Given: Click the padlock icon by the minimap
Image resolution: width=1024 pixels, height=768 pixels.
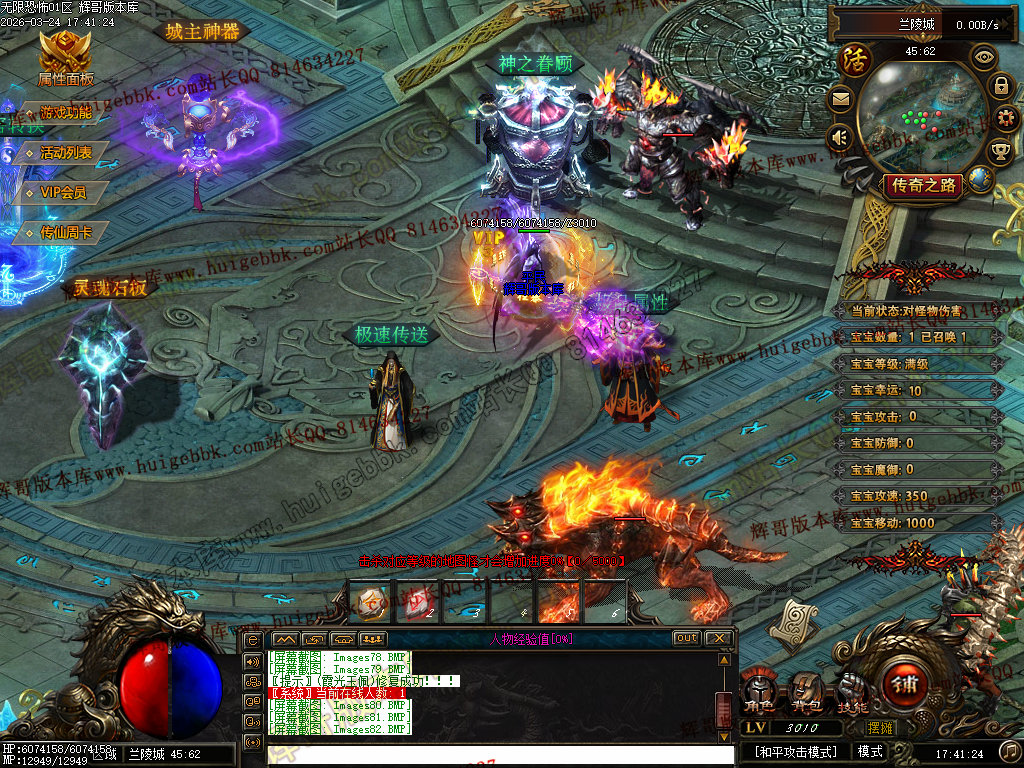Looking at the screenshot, I should pyautogui.click(x=1000, y=86).
